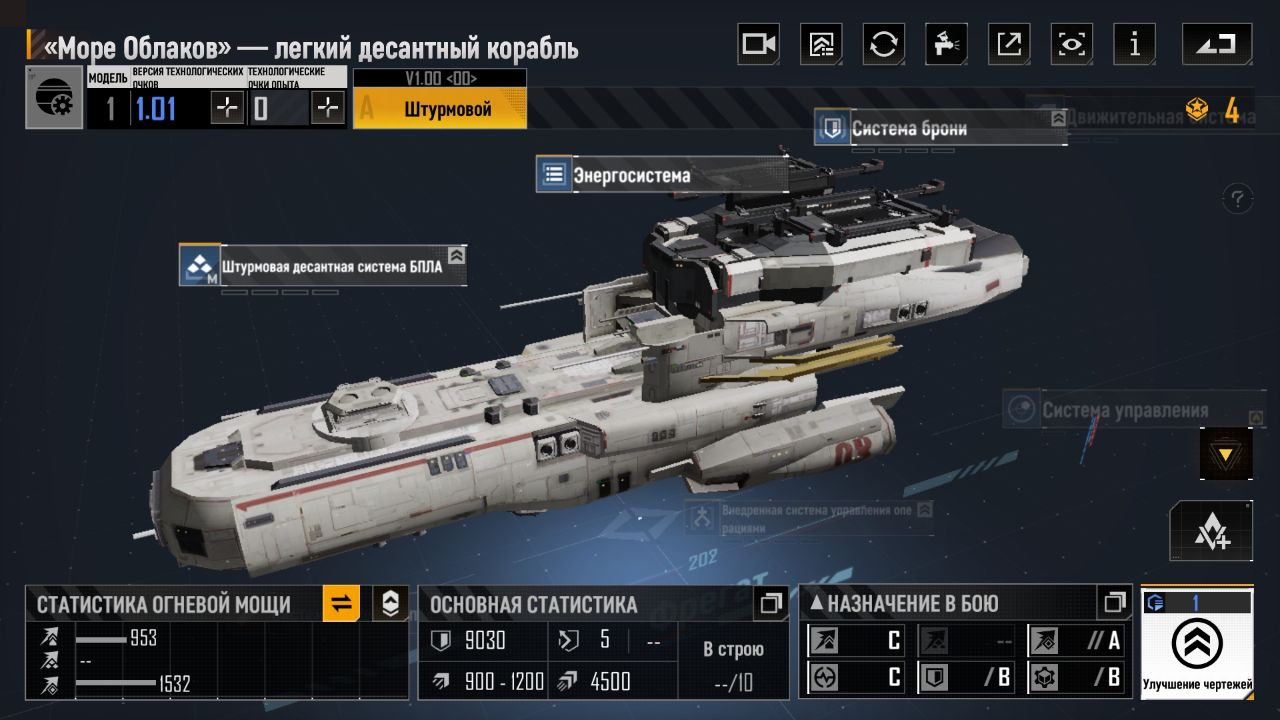Open the Улучшение чертежей blueprint upgrade

(x=1197, y=643)
